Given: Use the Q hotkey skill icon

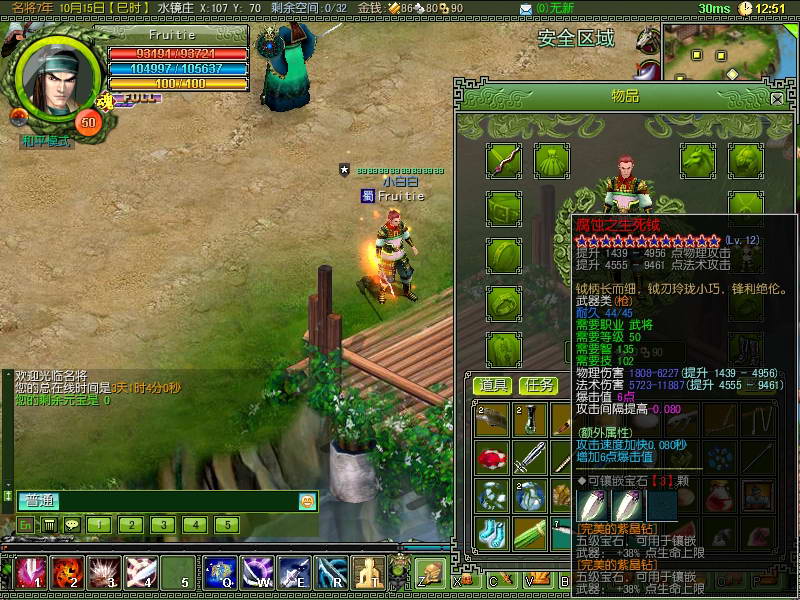Looking at the screenshot, I should [219, 573].
